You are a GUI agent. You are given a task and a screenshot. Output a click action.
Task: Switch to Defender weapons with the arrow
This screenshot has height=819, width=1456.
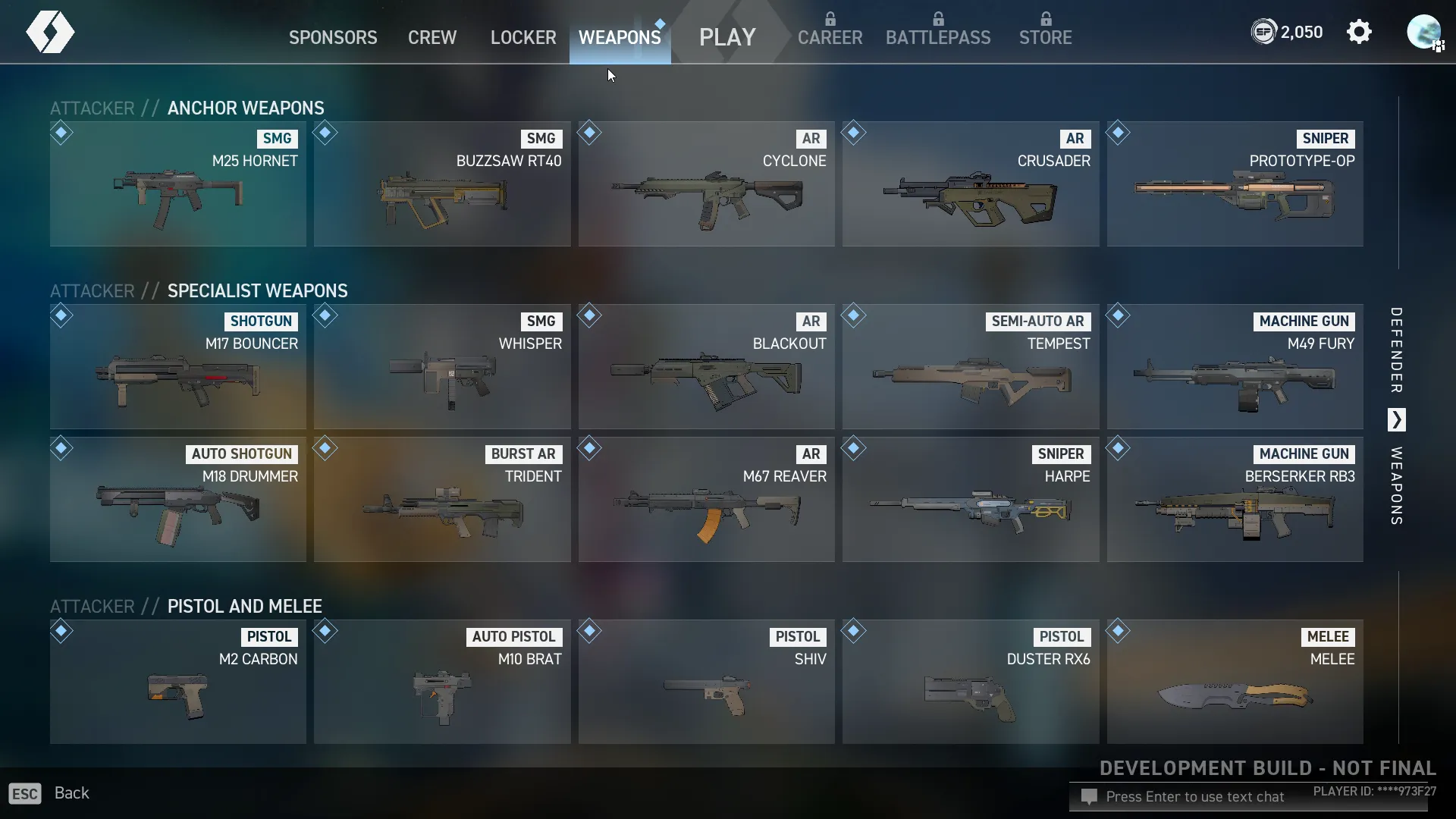coord(1396,419)
